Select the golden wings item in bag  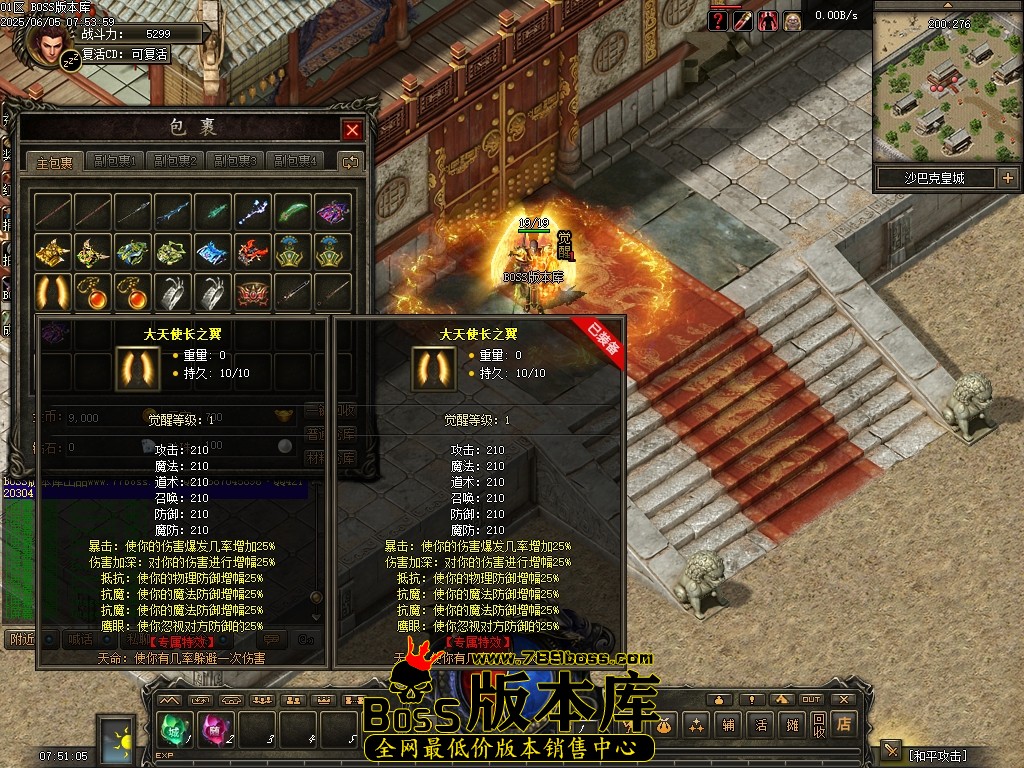pyautogui.click(x=52, y=291)
